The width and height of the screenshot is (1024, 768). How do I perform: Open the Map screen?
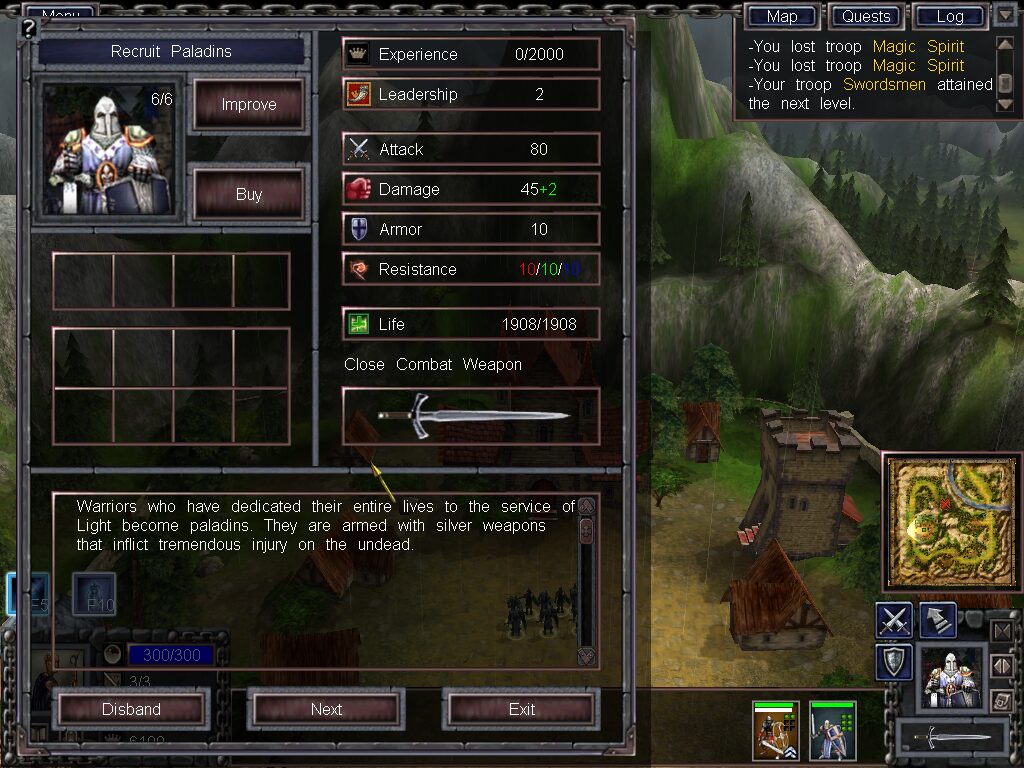[782, 16]
